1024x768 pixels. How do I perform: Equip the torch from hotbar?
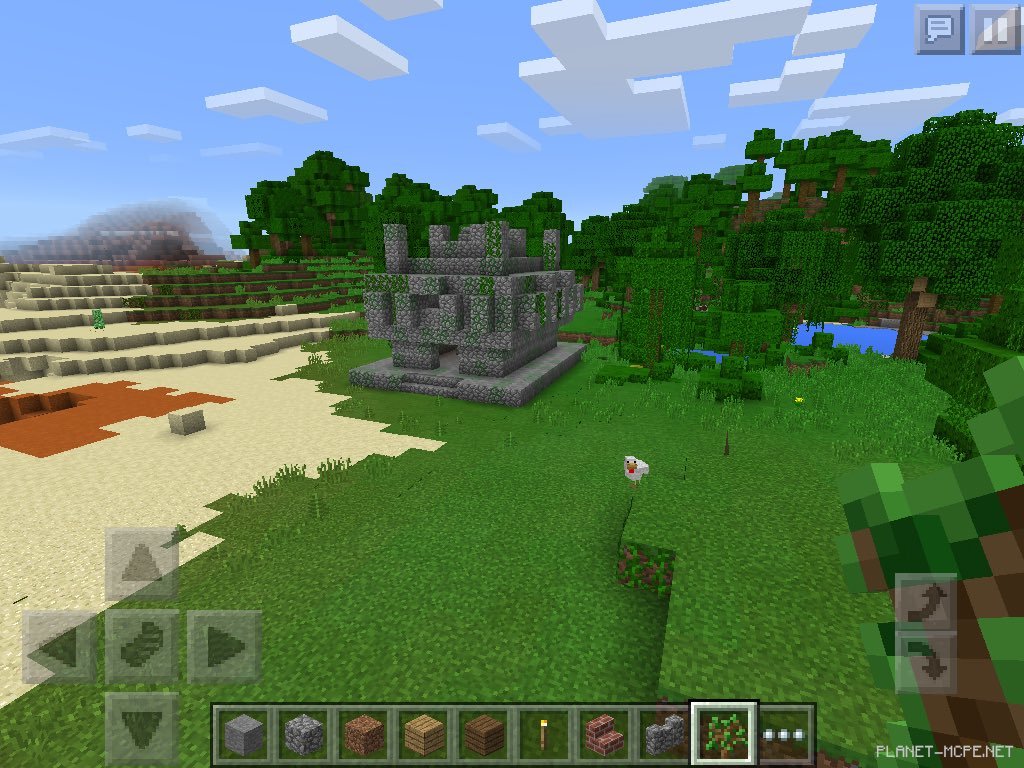(545, 735)
